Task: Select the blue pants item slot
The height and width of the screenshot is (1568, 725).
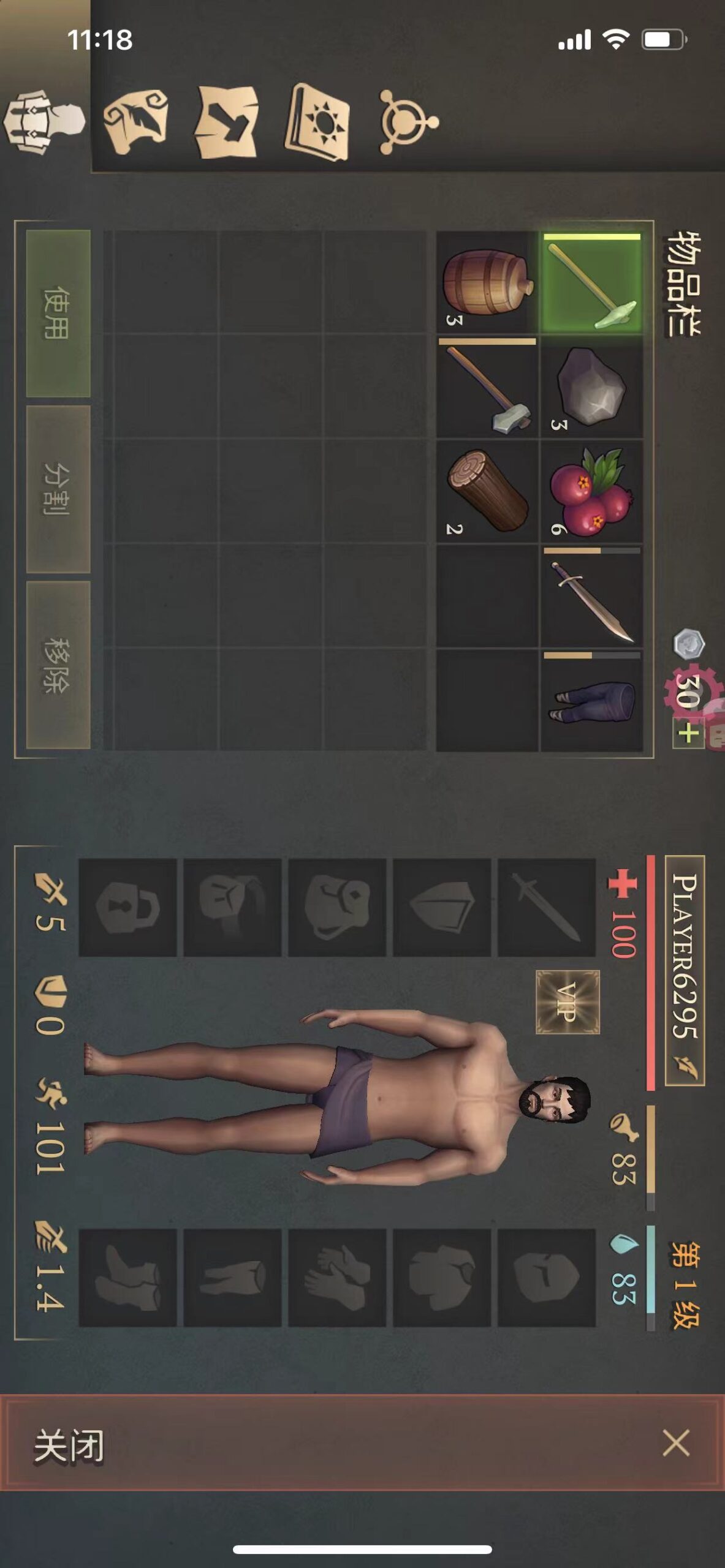Action: [x=591, y=700]
